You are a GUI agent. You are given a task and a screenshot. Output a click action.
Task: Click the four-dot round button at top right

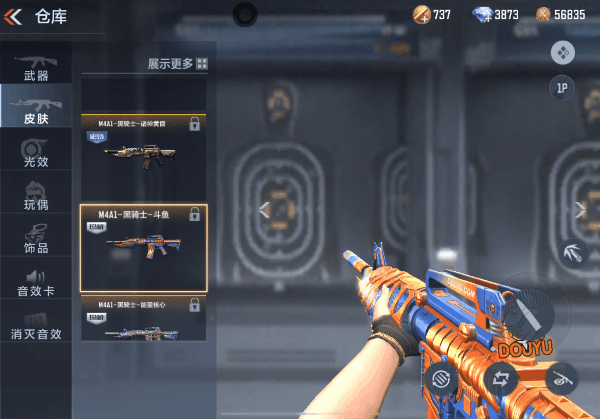point(562,52)
